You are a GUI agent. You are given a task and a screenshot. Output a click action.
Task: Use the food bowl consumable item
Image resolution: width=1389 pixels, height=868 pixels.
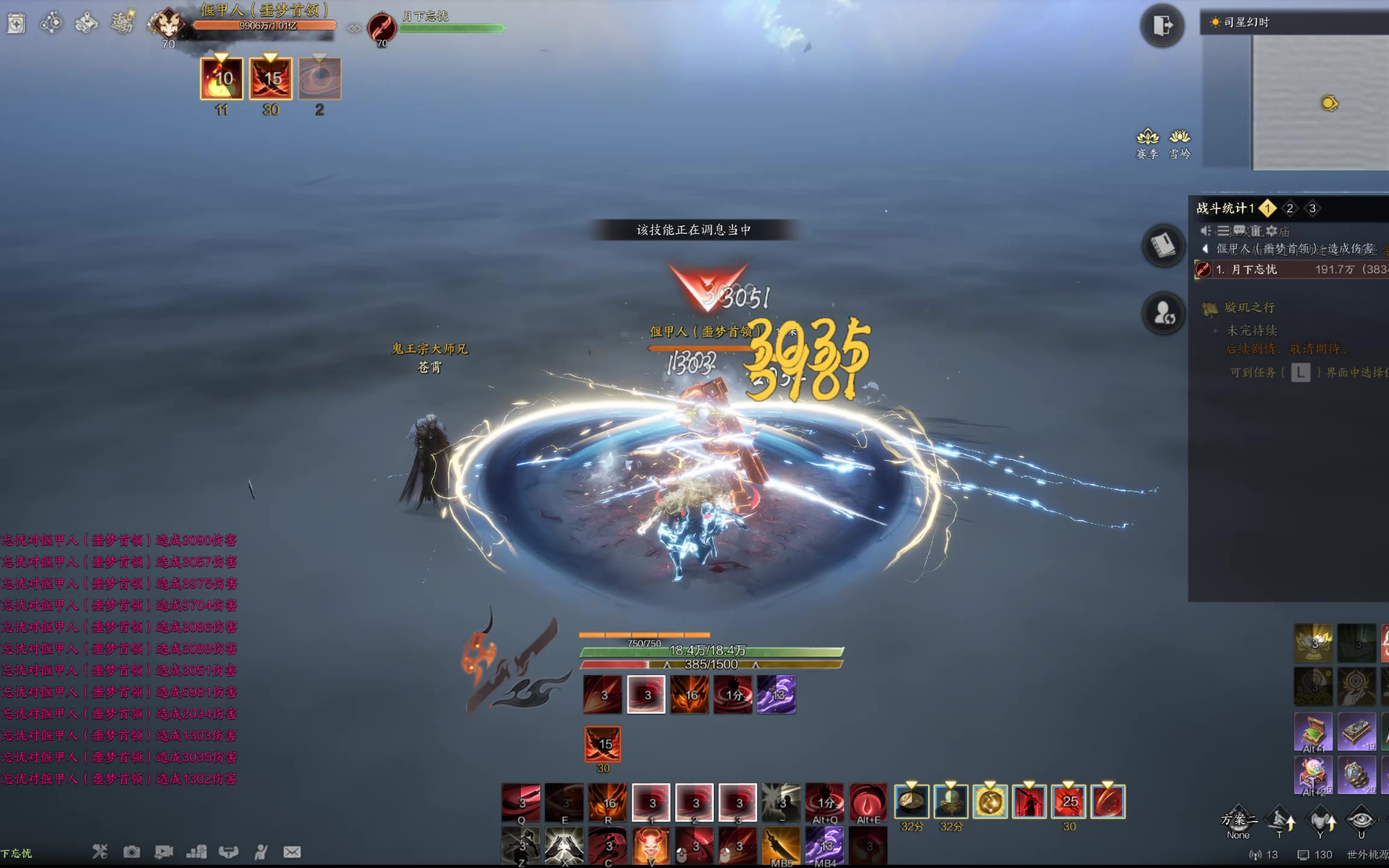point(911,802)
